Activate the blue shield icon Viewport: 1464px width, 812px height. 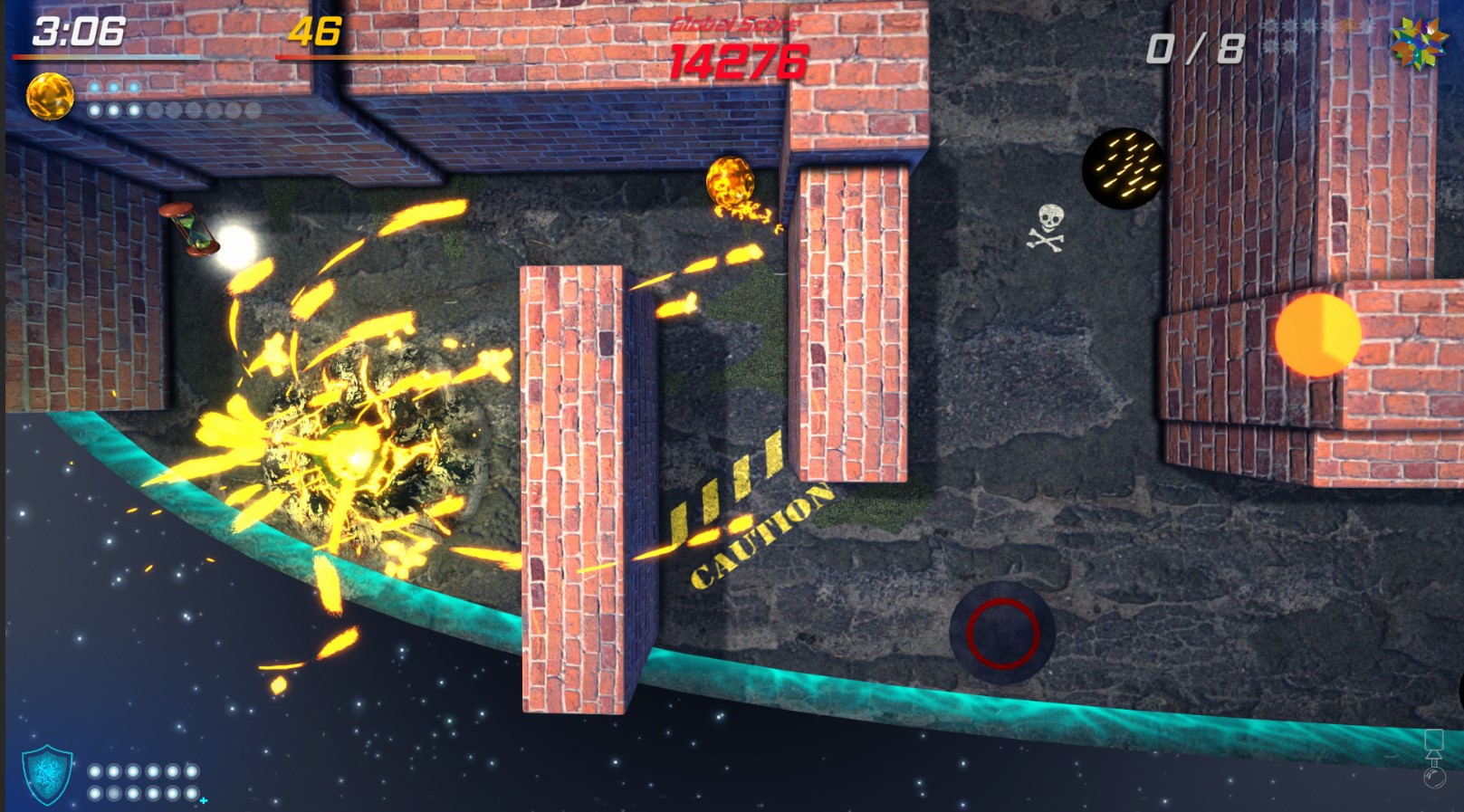47,774
